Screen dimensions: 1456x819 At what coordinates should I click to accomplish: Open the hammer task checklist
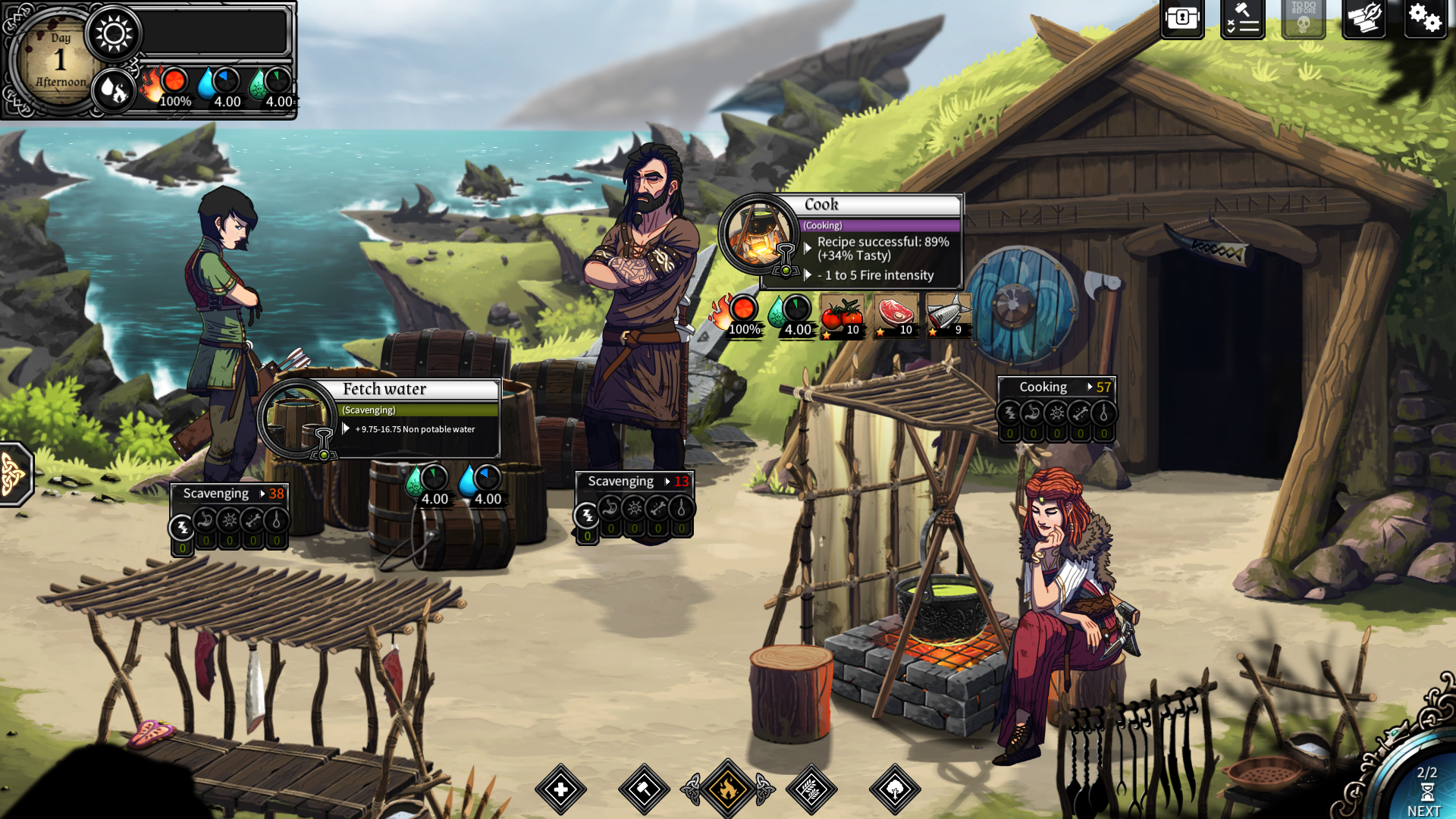(x=1242, y=18)
